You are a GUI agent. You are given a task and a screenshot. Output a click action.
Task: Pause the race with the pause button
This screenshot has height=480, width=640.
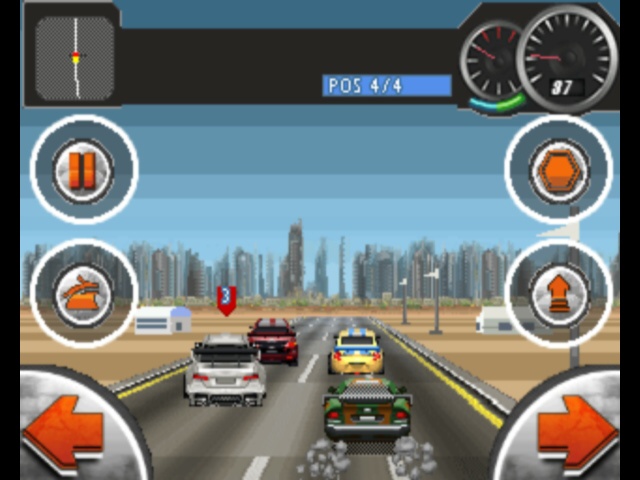[x=83, y=170]
